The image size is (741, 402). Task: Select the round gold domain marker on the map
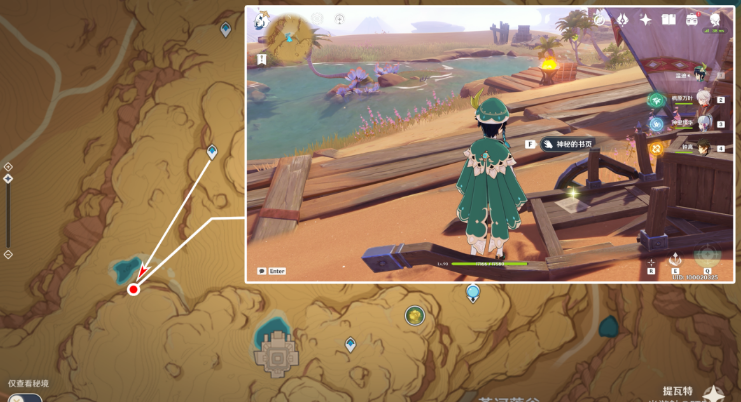(414, 316)
